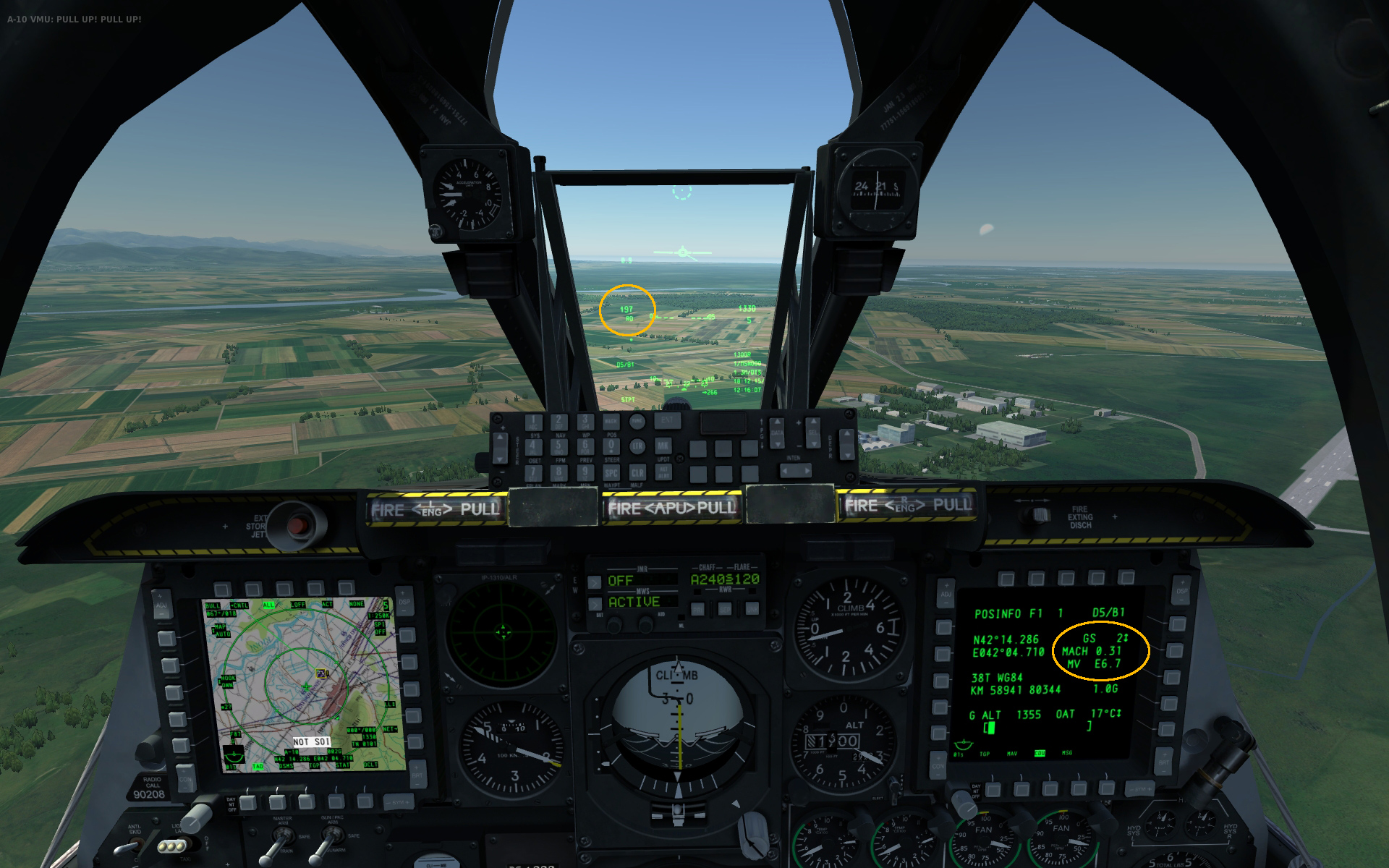Tap the MK mark button on the UFC
Image resolution: width=1389 pixels, height=868 pixels.
pos(663,446)
